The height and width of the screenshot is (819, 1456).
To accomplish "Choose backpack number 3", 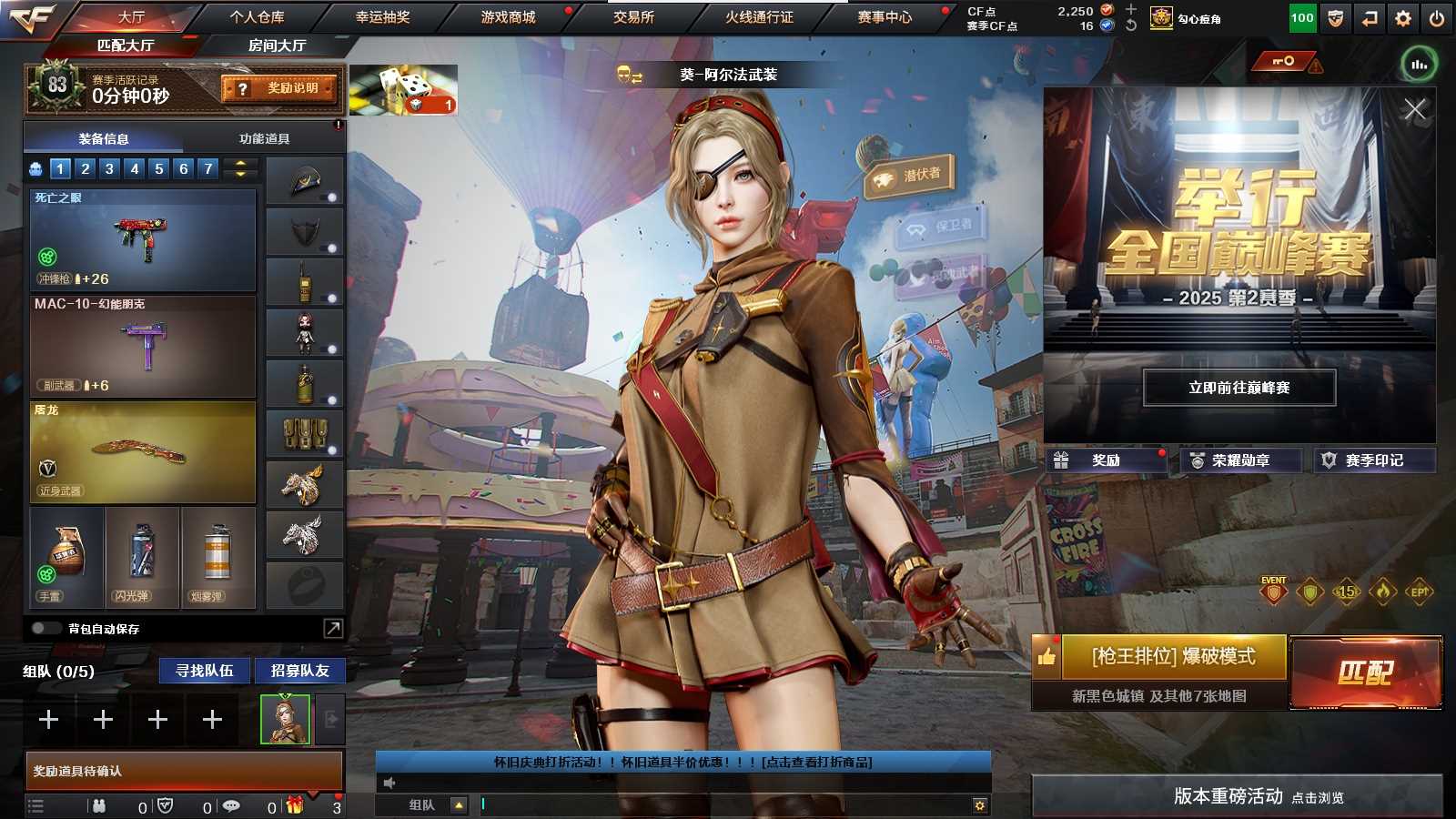I will 109,168.
